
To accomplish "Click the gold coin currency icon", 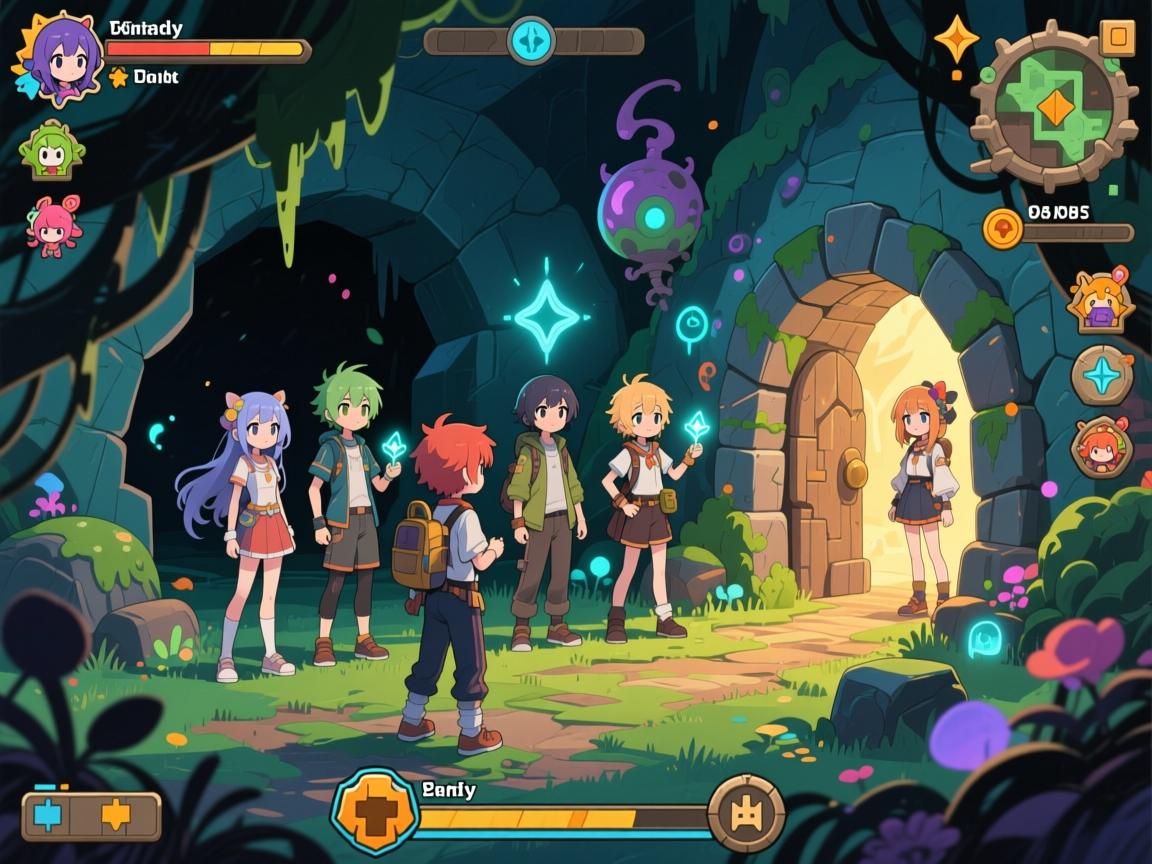I will (x=1002, y=229).
